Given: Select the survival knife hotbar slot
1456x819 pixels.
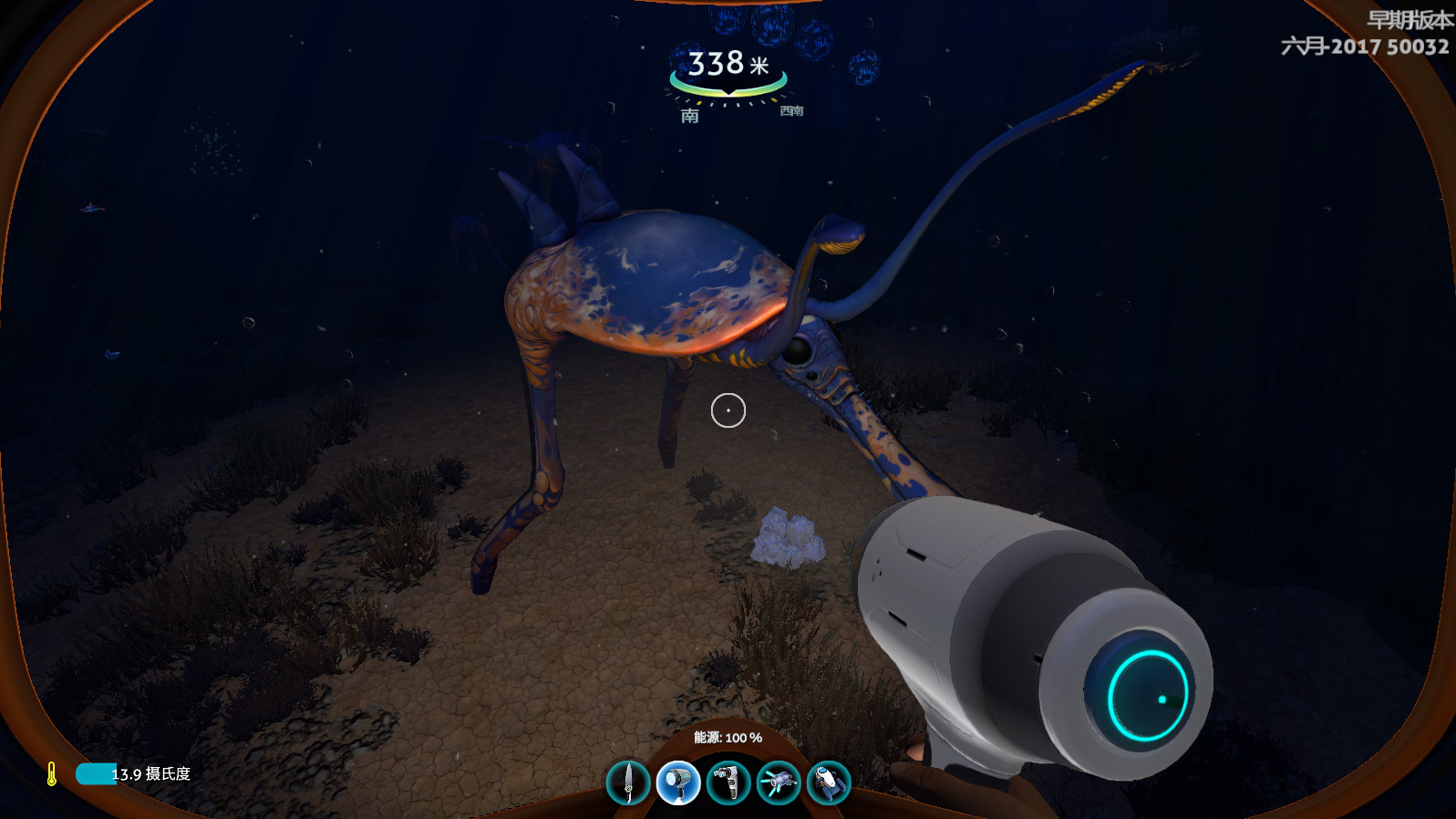Looking at the screenshot, I should (628, 783).
